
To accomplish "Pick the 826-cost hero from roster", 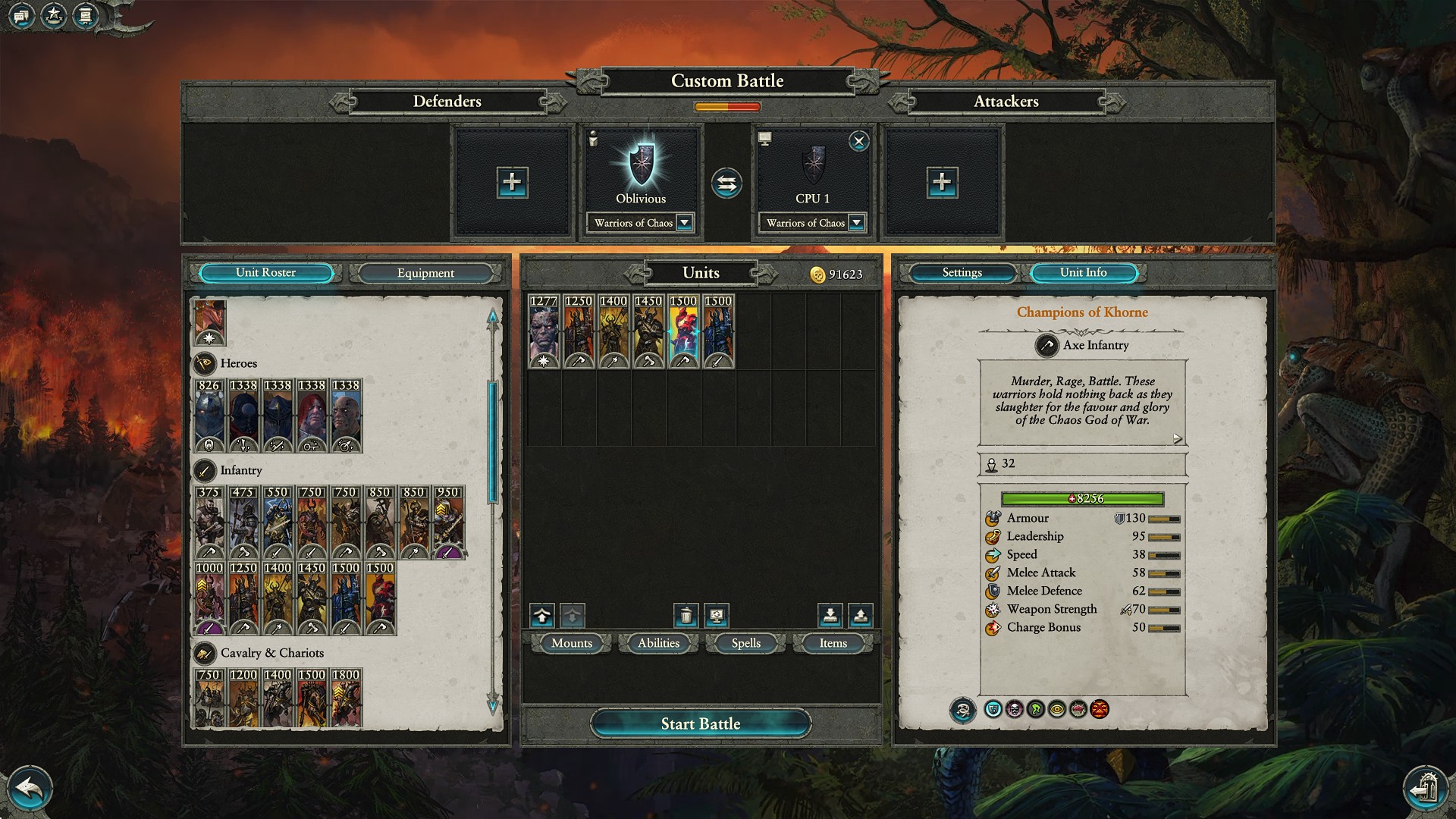I will (209, 415).
